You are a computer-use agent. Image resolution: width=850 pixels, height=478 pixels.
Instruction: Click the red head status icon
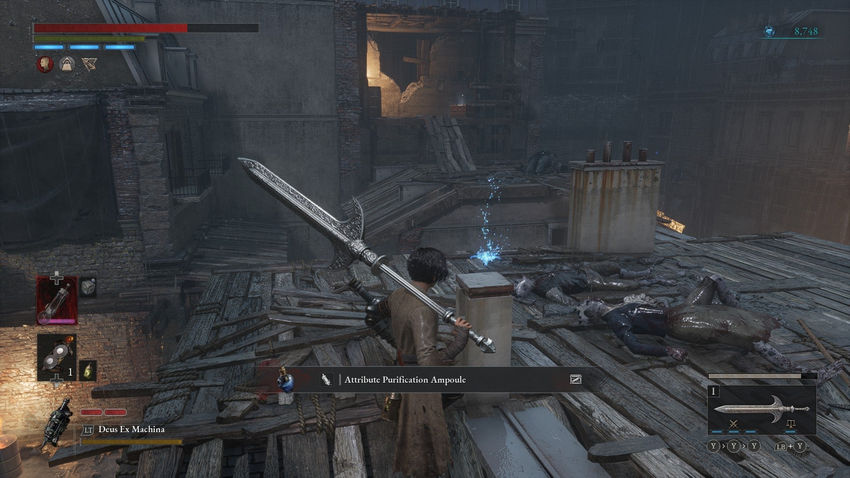[45, 65]
